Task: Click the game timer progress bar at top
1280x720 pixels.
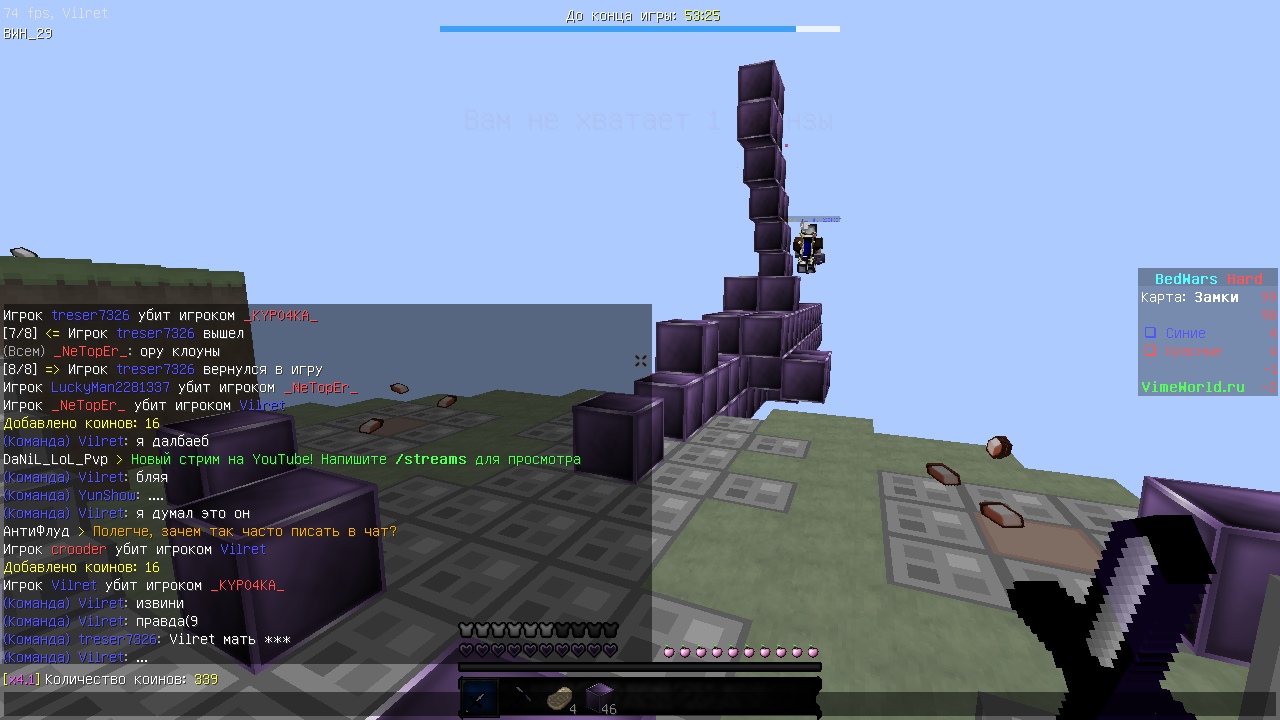Action: tap(640, 29)
